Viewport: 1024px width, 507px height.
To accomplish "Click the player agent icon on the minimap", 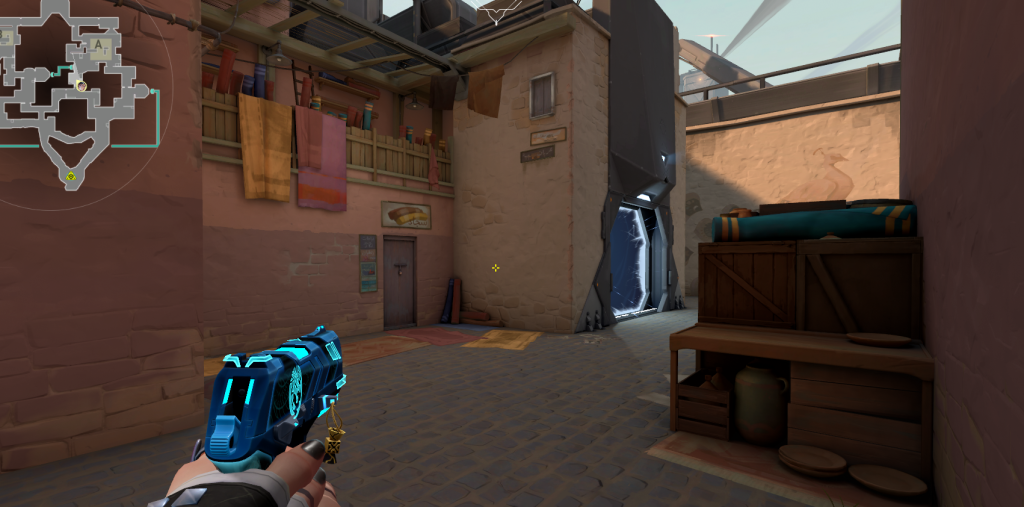I will click(81, 86).
